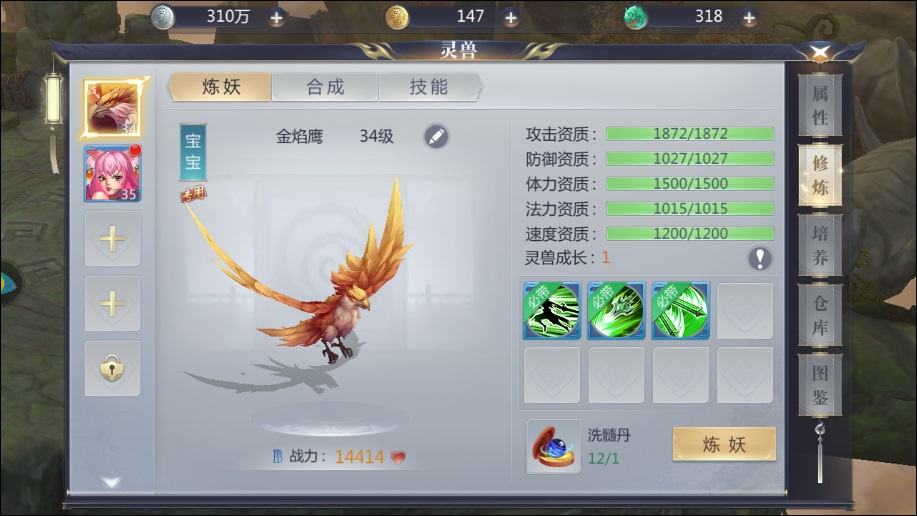Click the 炼妖 confirm button
The width and height of the screenshot is (917, 516).
pyautogui.click(x=724, y=445)
